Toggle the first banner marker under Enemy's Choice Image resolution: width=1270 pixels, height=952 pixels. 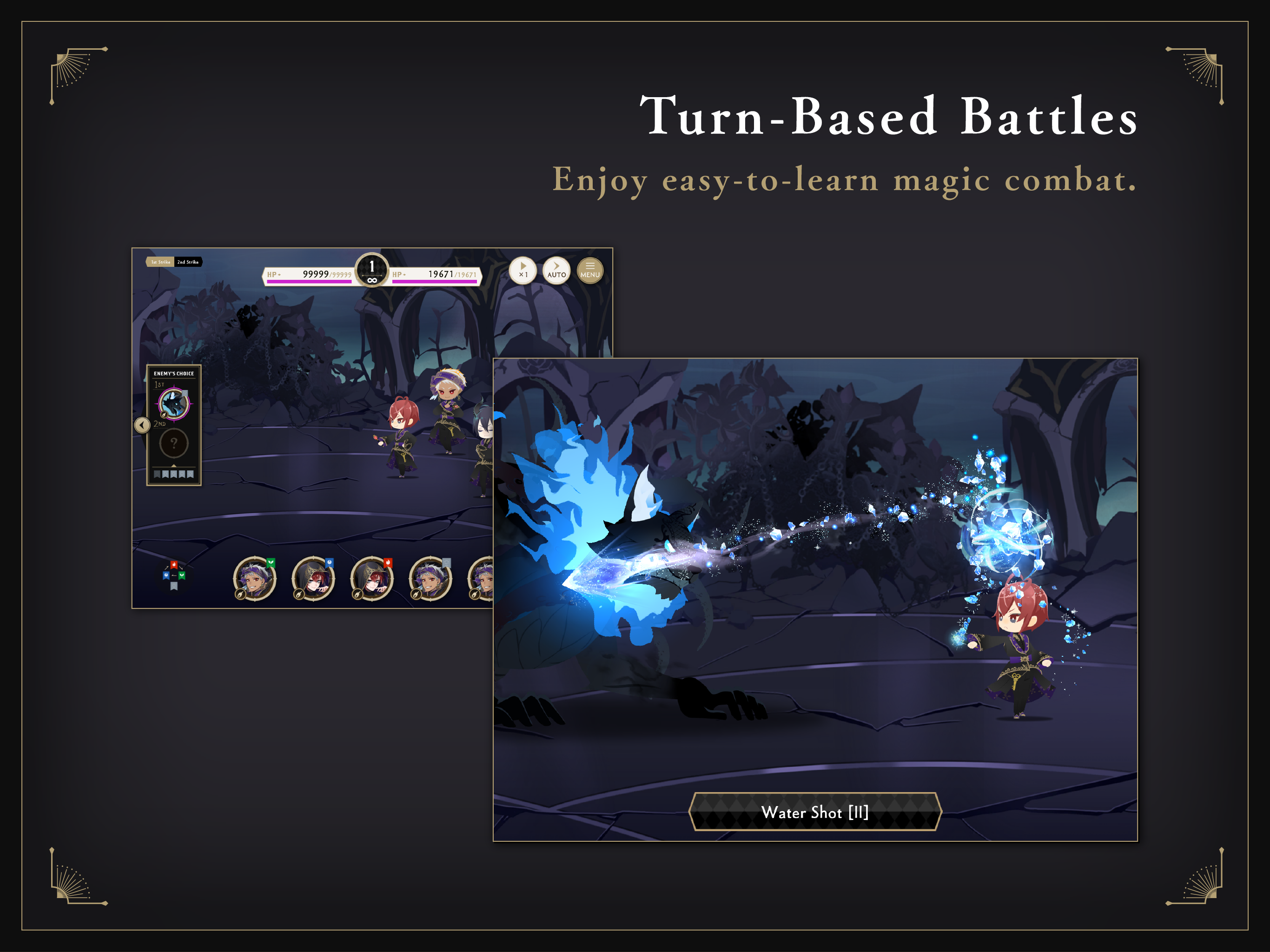click(157, 474)
